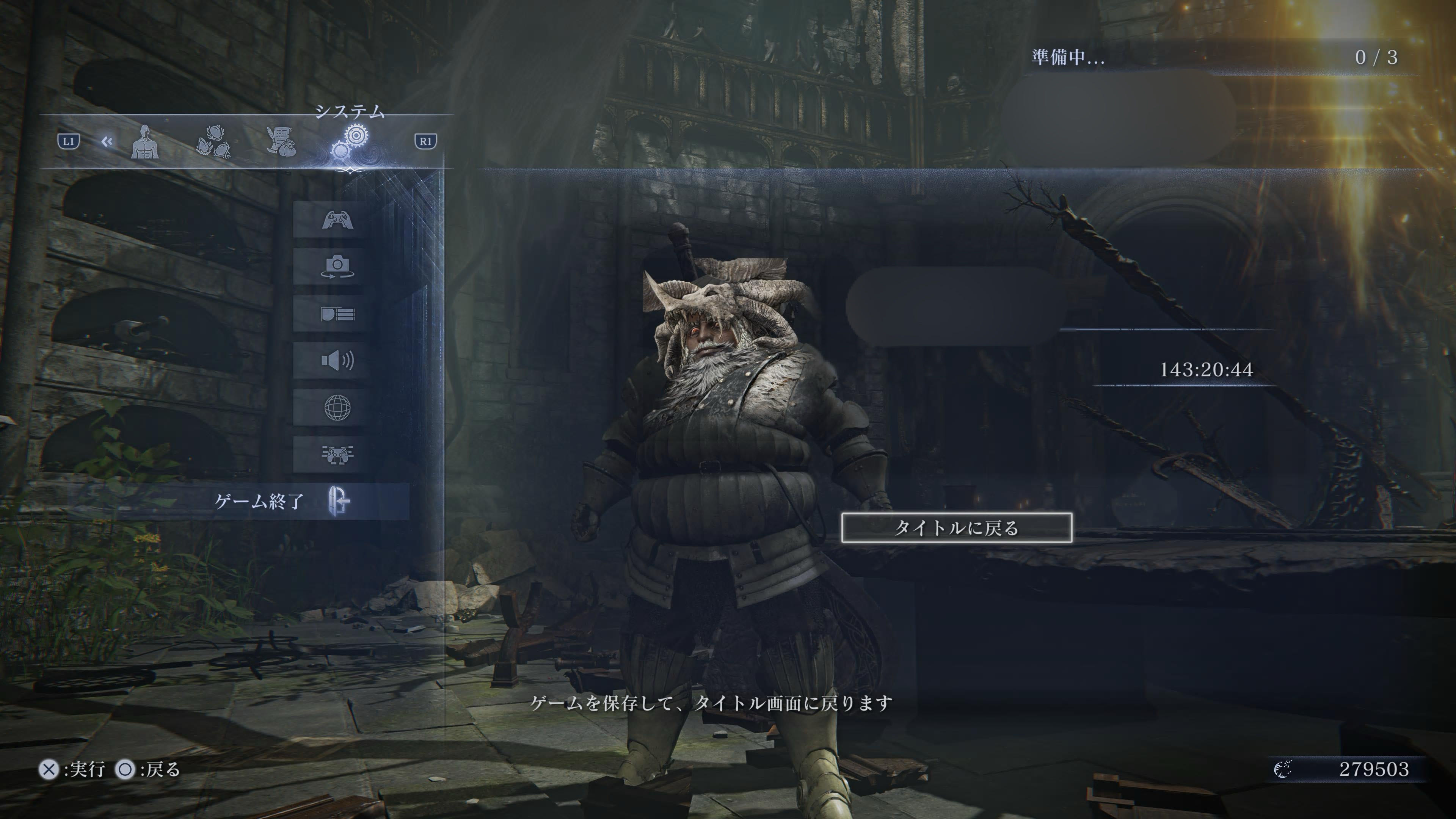Open the gamepad vibration settings option
The image size is (1456, 819).
[337, 454]
